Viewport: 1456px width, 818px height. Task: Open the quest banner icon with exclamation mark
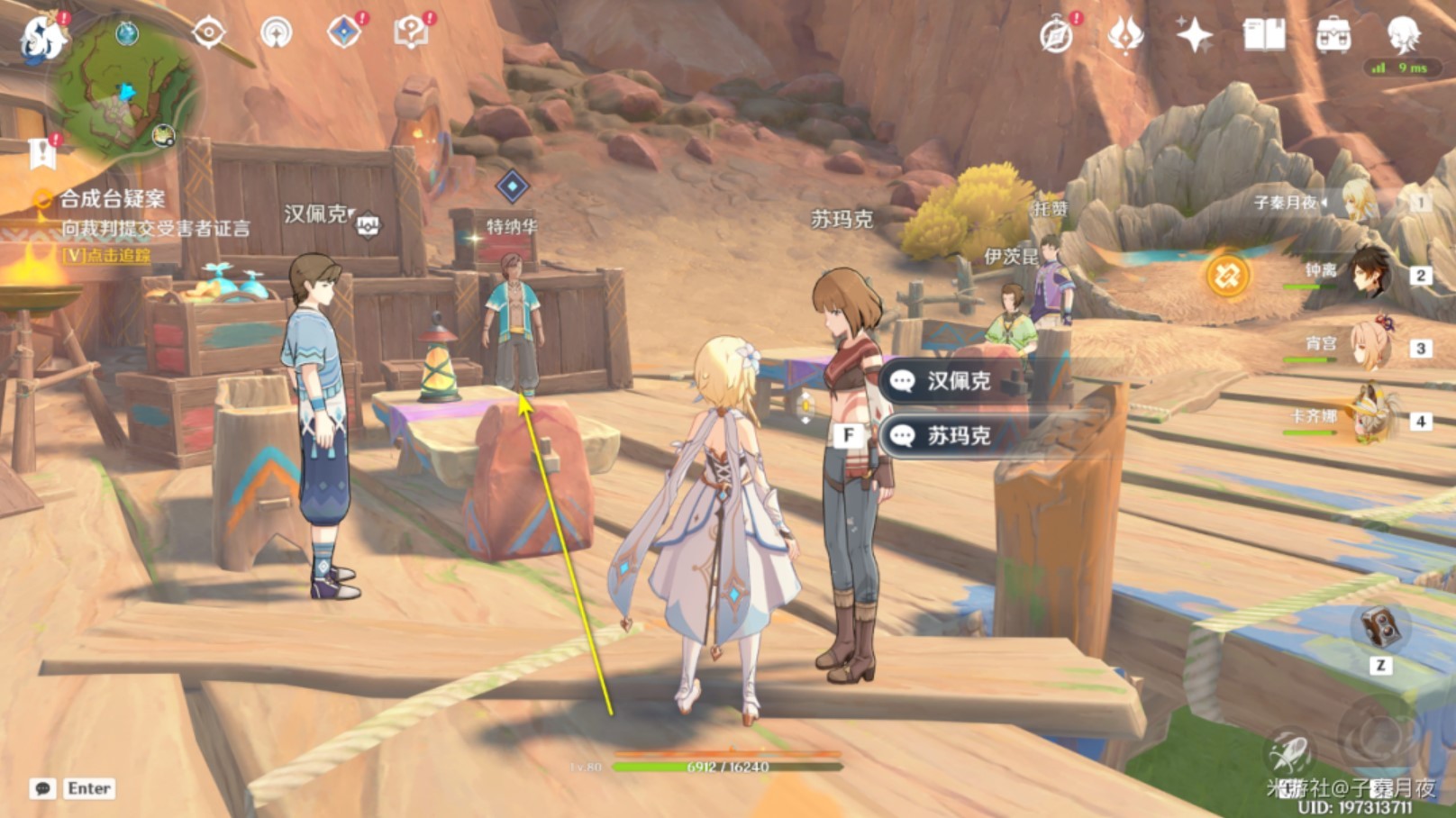tap(42, 154)
